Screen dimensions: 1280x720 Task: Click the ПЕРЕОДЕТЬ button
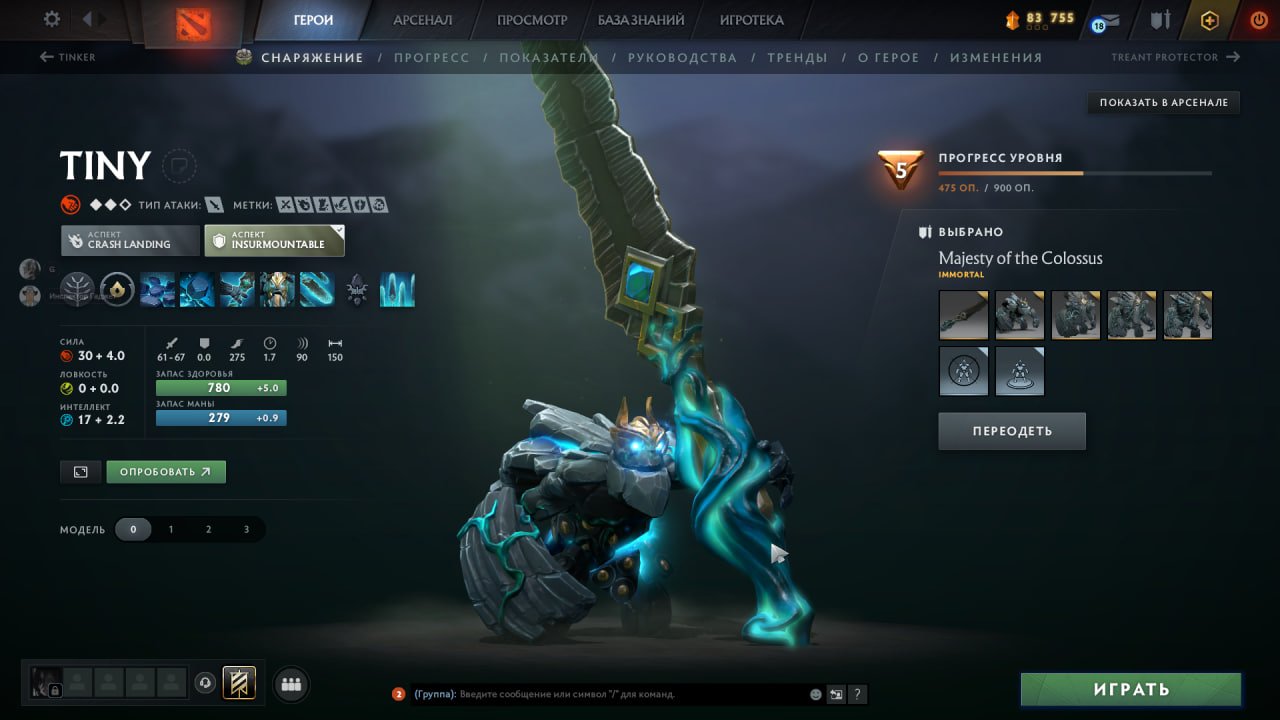(x=1011, y=430)
